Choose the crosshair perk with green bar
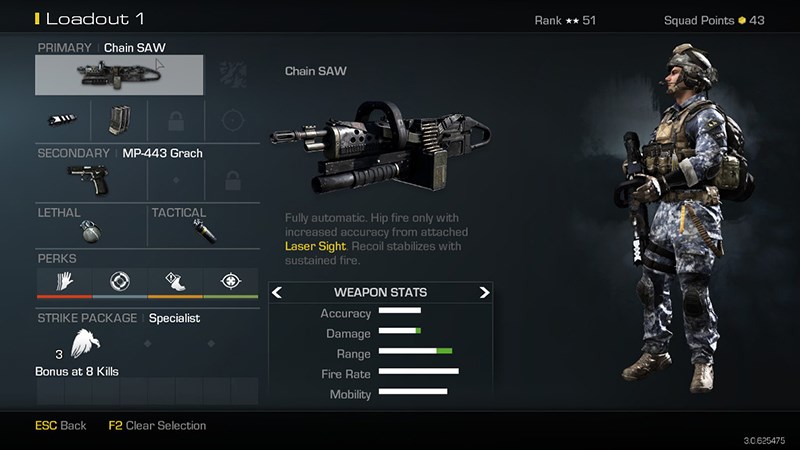The height and width of the screenshot is (450, 800). 231,281
